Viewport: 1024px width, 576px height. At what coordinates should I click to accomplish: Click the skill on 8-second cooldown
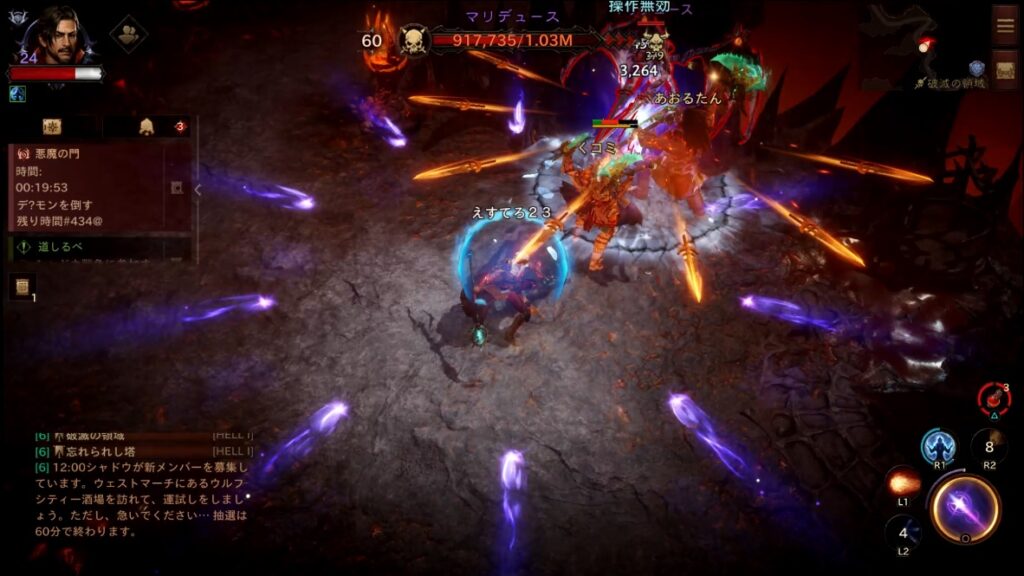point(989,446)
